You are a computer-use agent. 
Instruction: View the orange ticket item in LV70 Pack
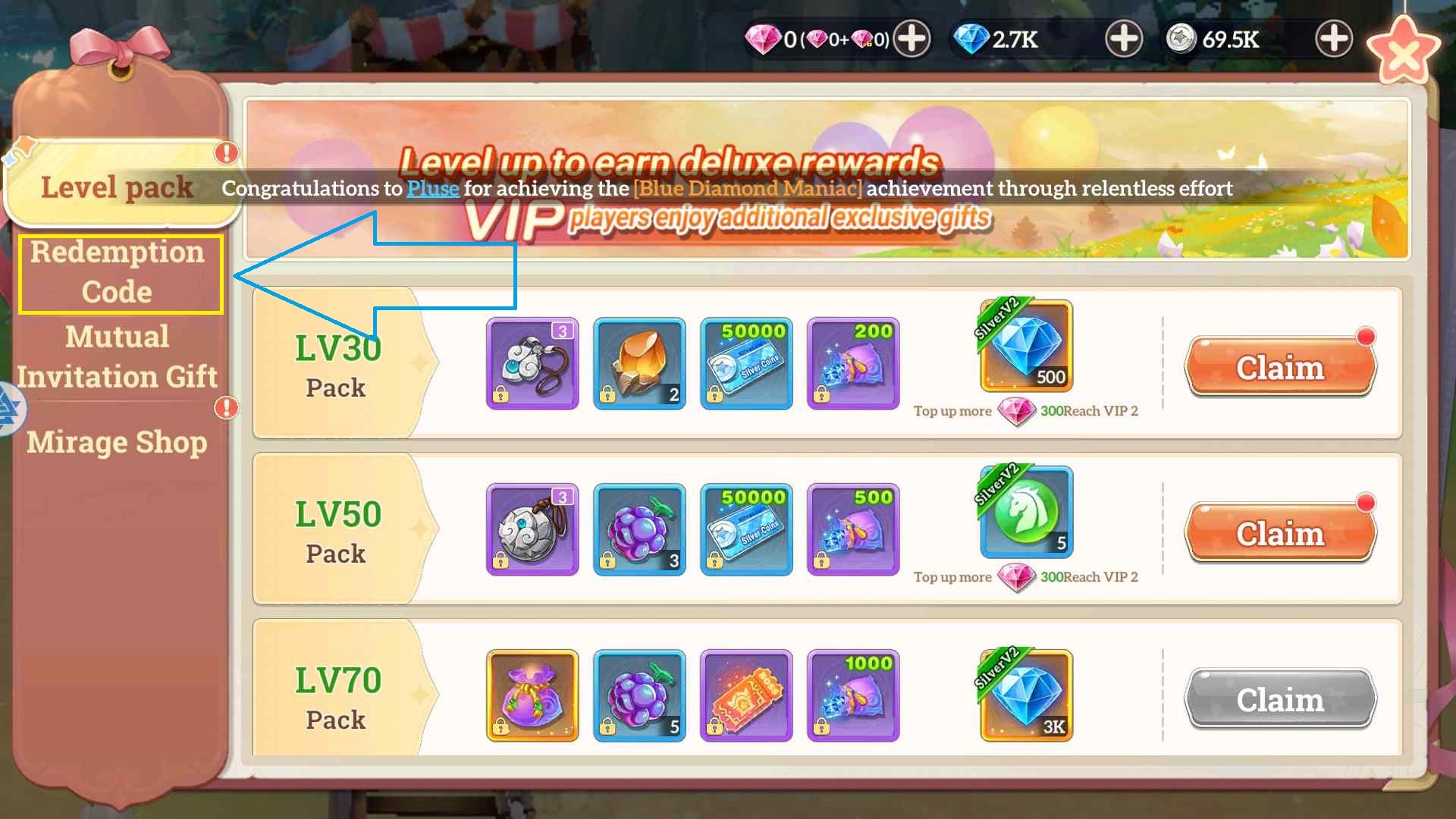pyautogui.click(x=746, y=695)
